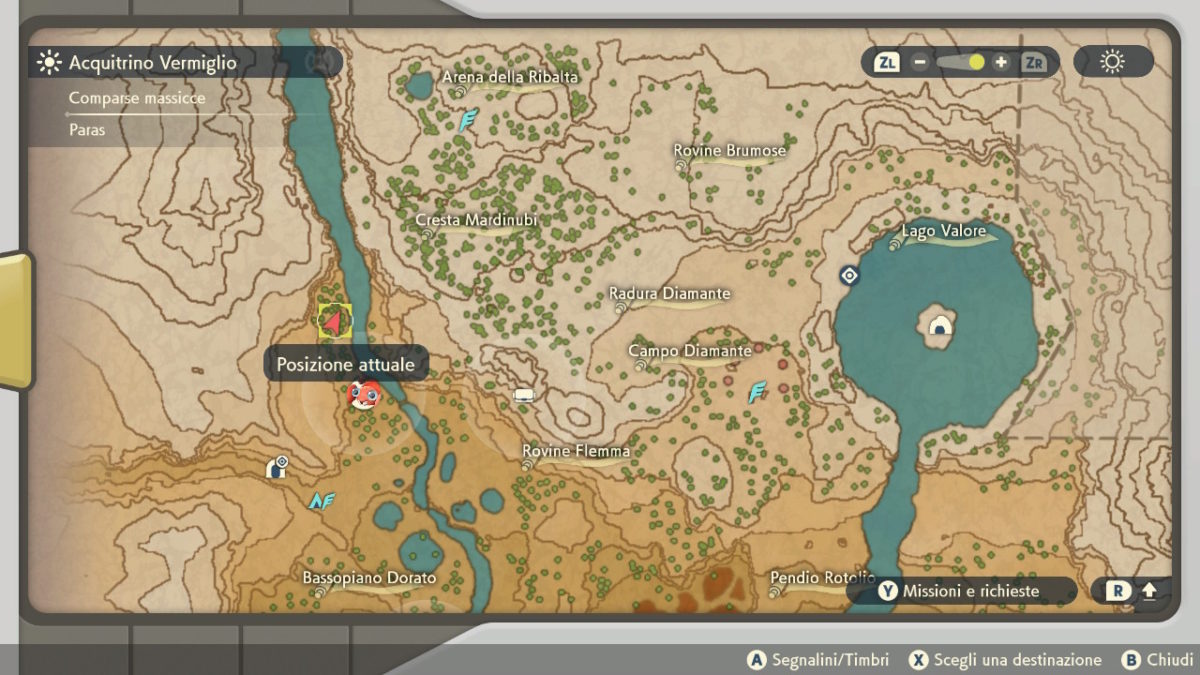Pick the Lago Valore location label
The image size is (1200, 675).
click(943, 232)
